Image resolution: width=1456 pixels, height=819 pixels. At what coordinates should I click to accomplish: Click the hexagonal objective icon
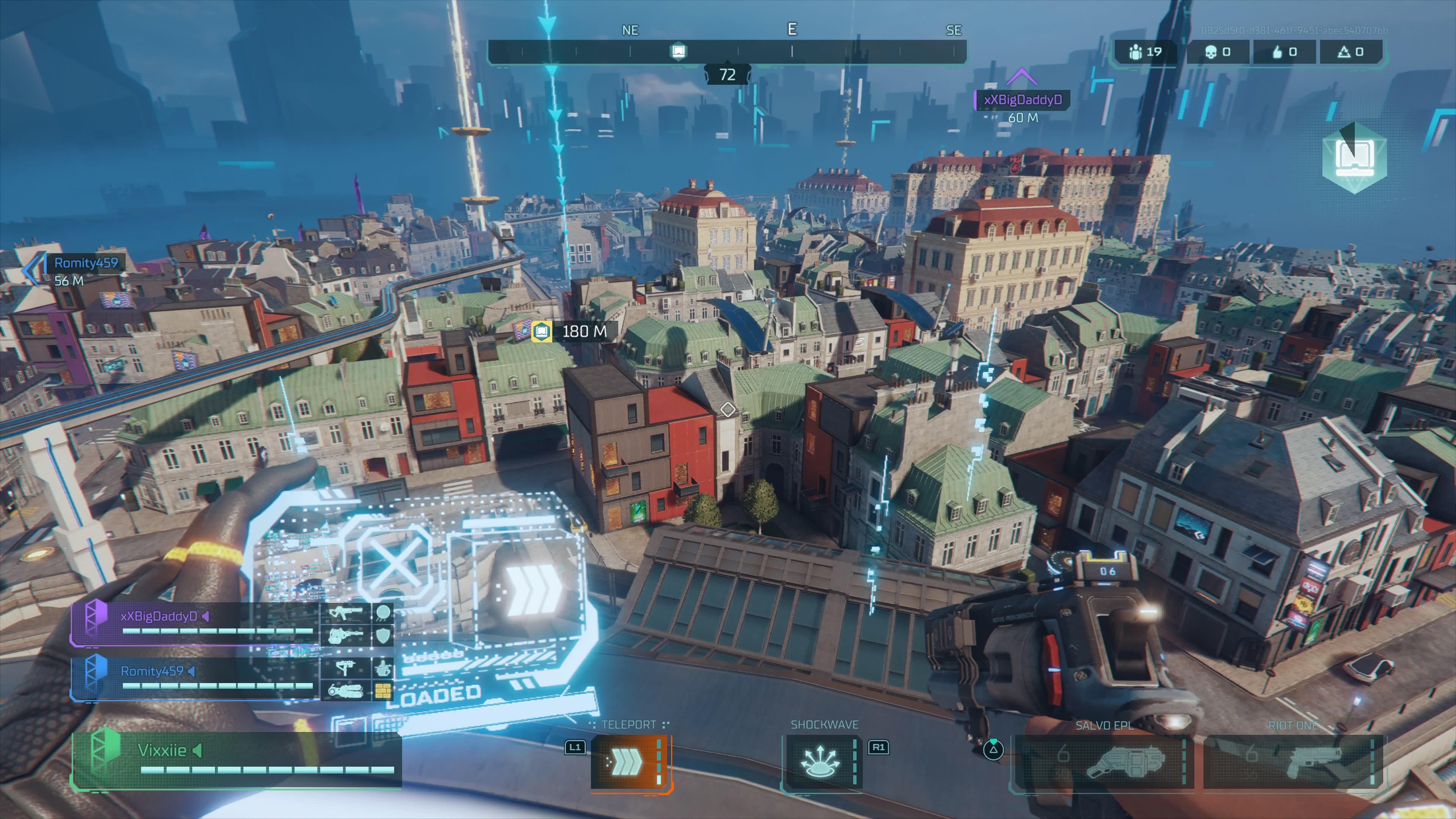[1354, 158]
